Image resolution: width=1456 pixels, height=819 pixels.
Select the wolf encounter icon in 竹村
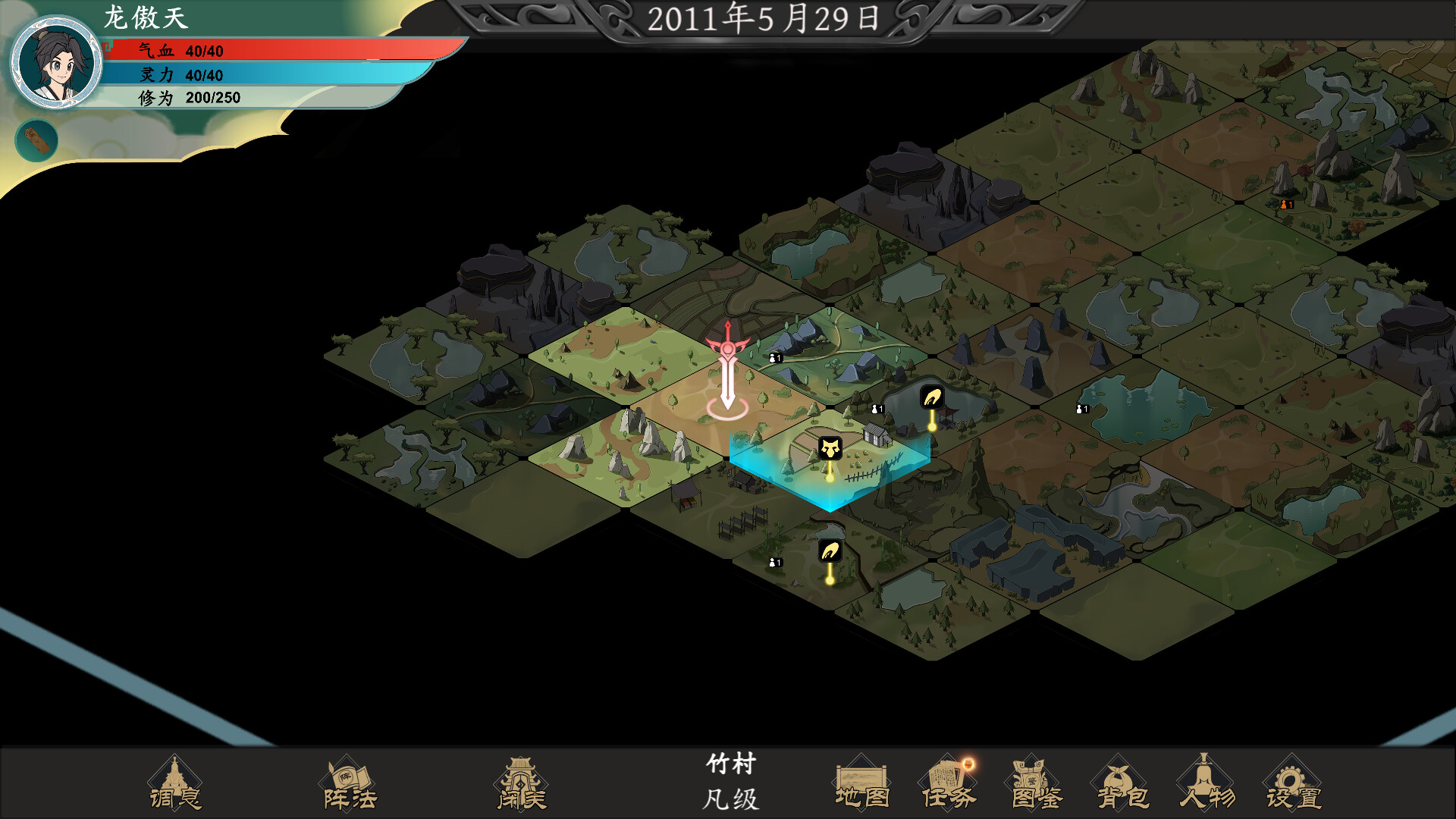830,447
